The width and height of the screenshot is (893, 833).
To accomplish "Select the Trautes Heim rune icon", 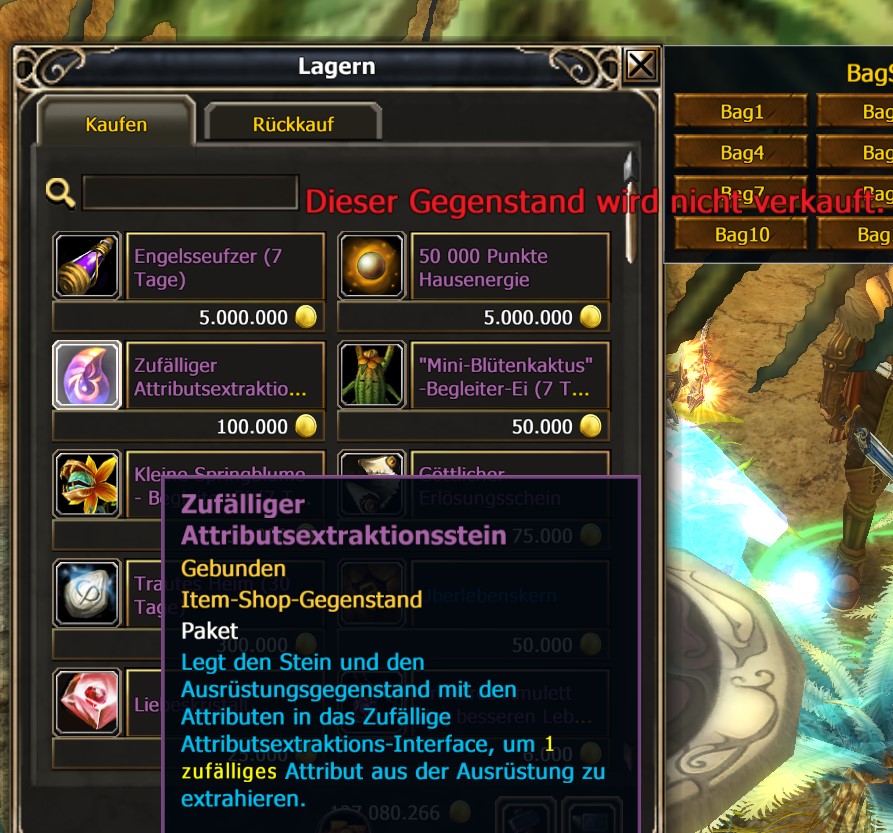I will (x=86, y=592).
